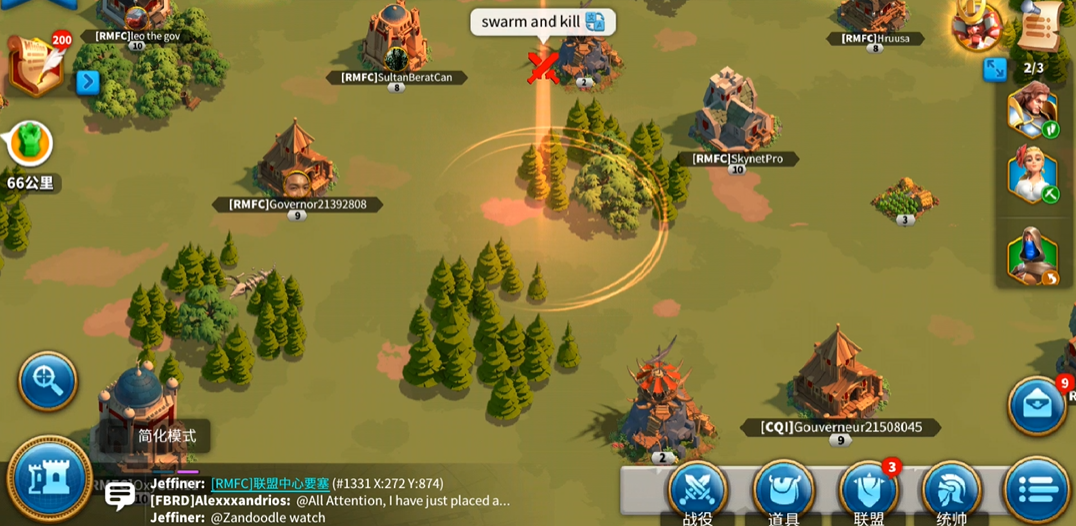Open the 统帅 commander menu
The image size is (1076, 526).
pyautogui.click(x=951, y=493)
